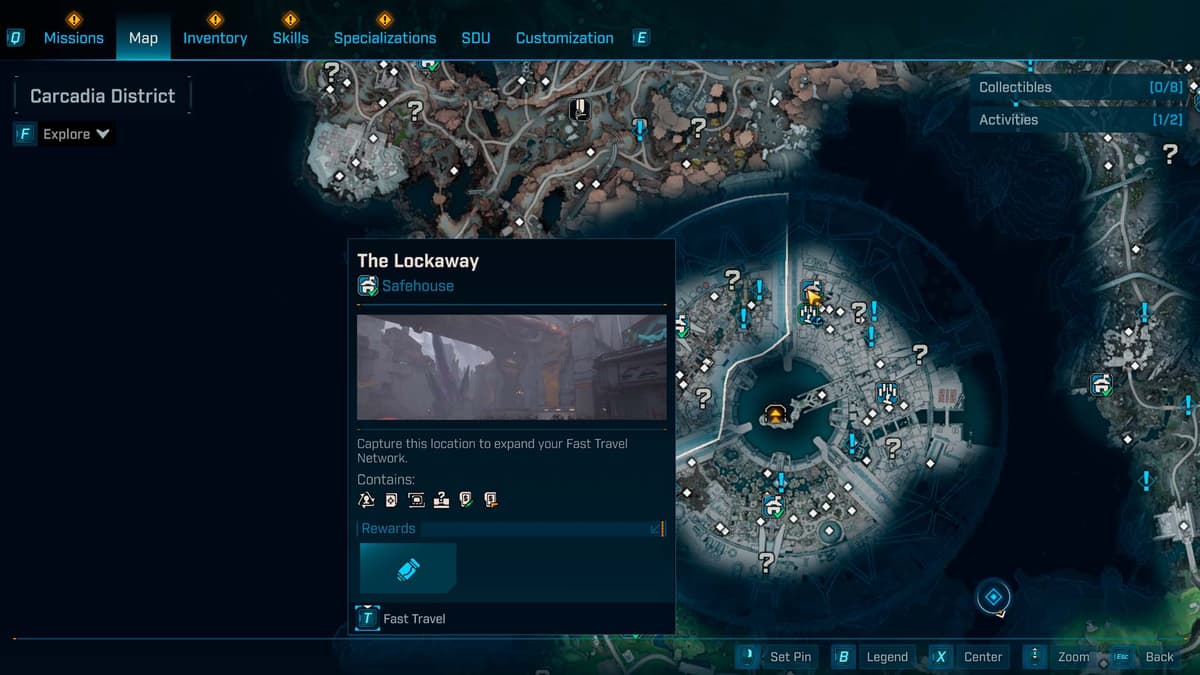This screenshot has height=675, width=1200.
Task: Select the black-and-white marker icon near top
Action: [579, 109]
